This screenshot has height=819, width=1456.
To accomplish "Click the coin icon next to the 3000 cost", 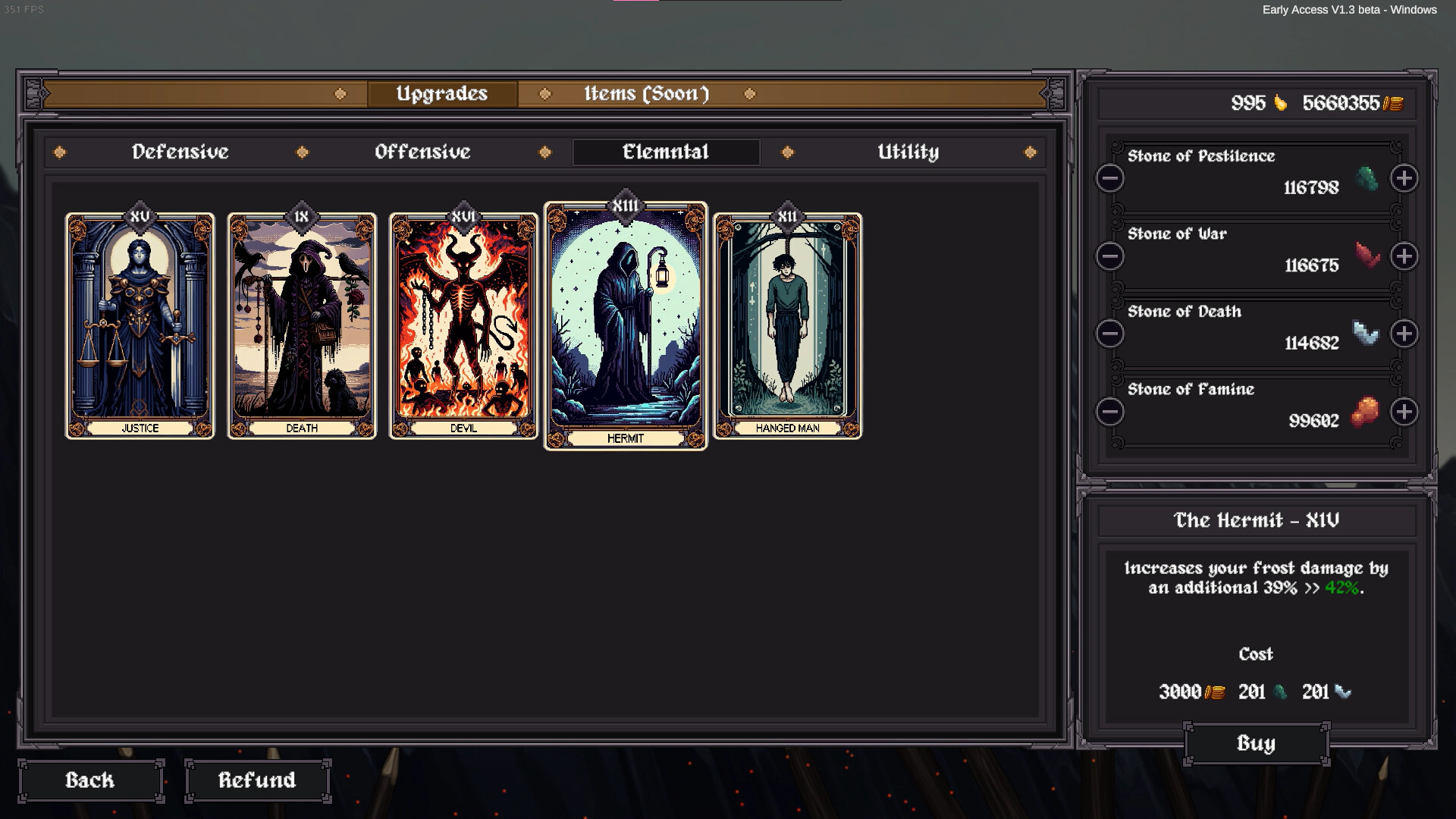I will click(1216, 692).
